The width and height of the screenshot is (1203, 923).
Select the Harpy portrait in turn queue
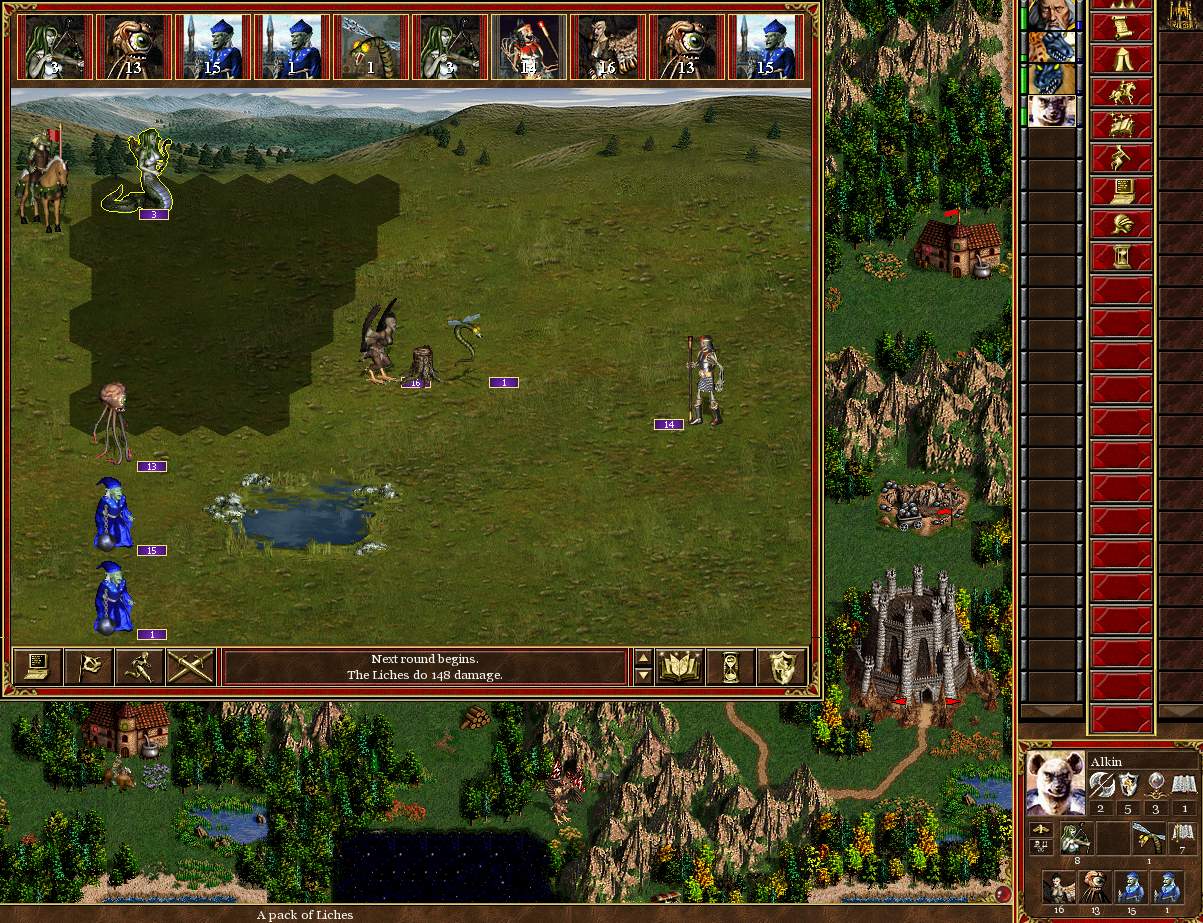coord(607,47)
